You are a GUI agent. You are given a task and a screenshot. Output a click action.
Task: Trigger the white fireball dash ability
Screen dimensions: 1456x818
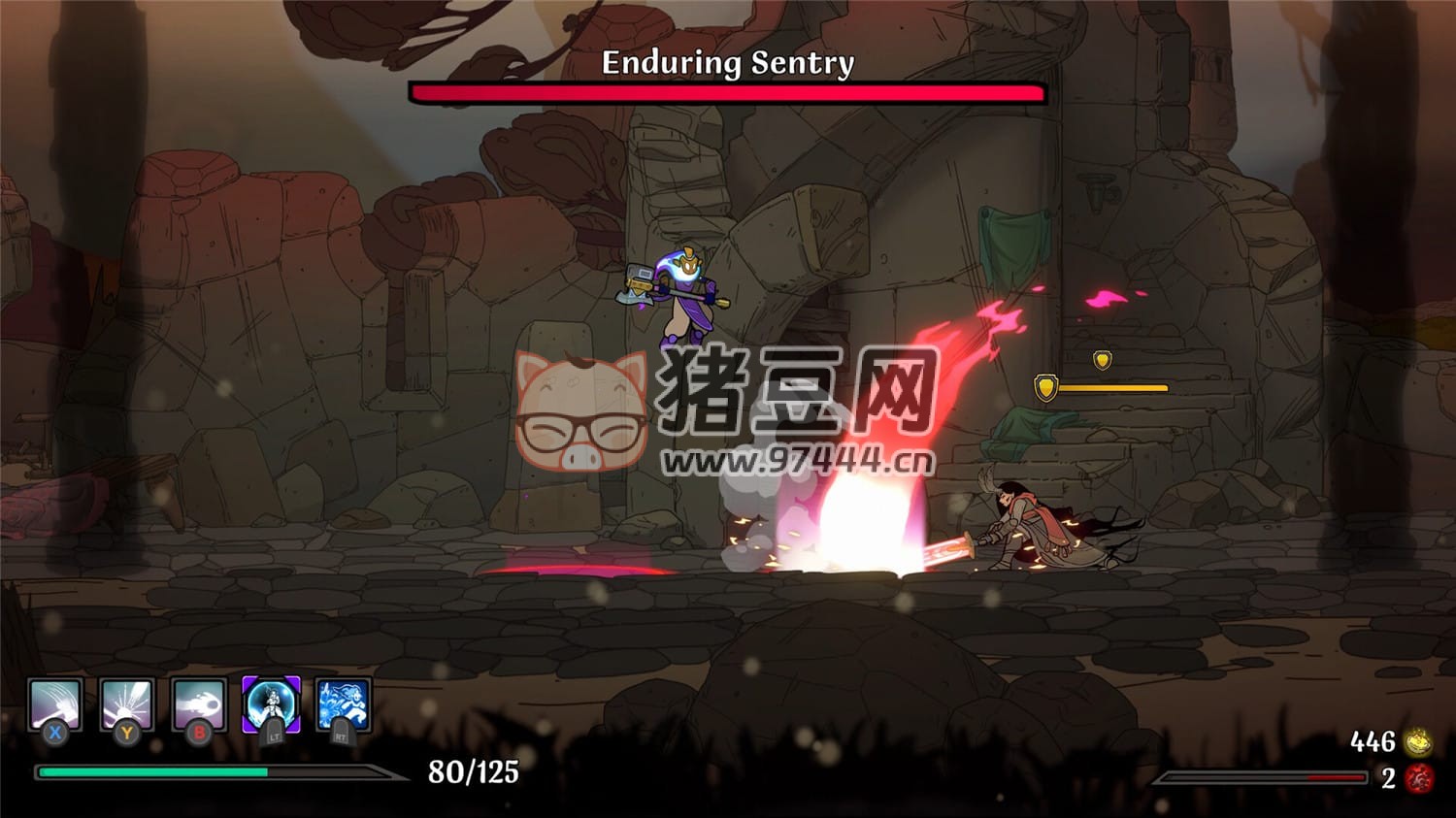point(199,704)
